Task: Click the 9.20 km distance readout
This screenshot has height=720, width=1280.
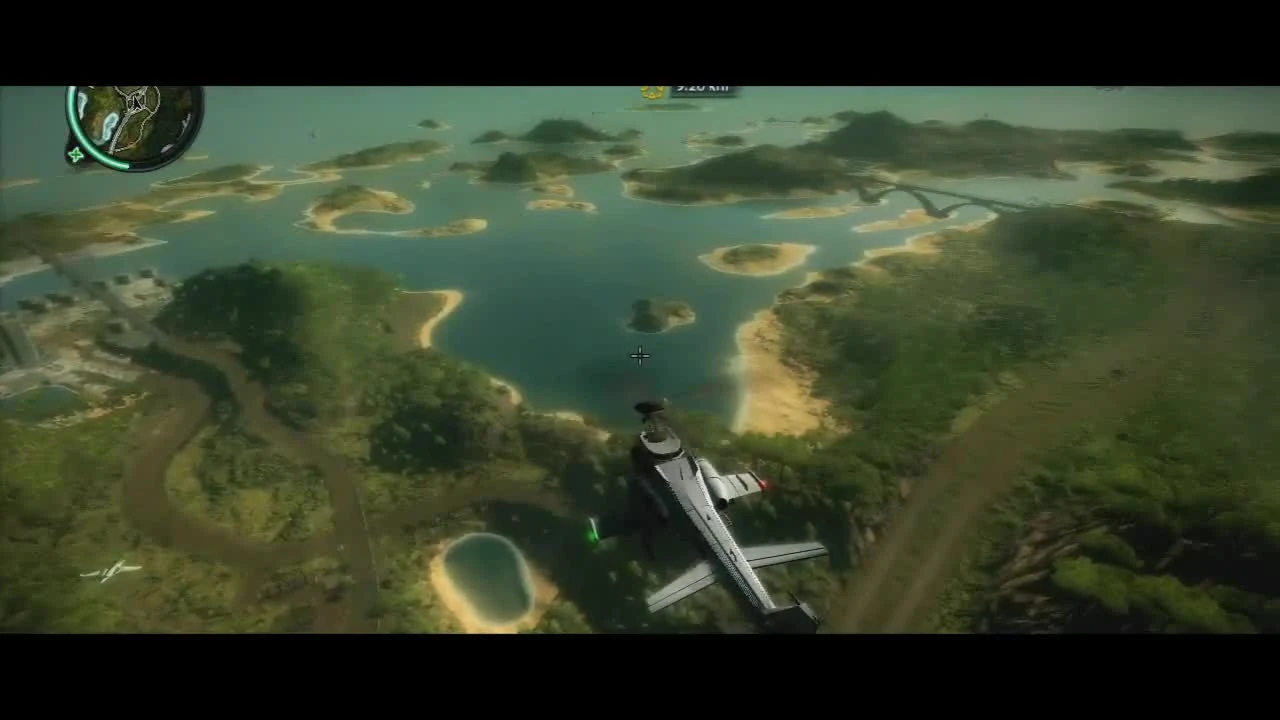Action: click(698, 86)
